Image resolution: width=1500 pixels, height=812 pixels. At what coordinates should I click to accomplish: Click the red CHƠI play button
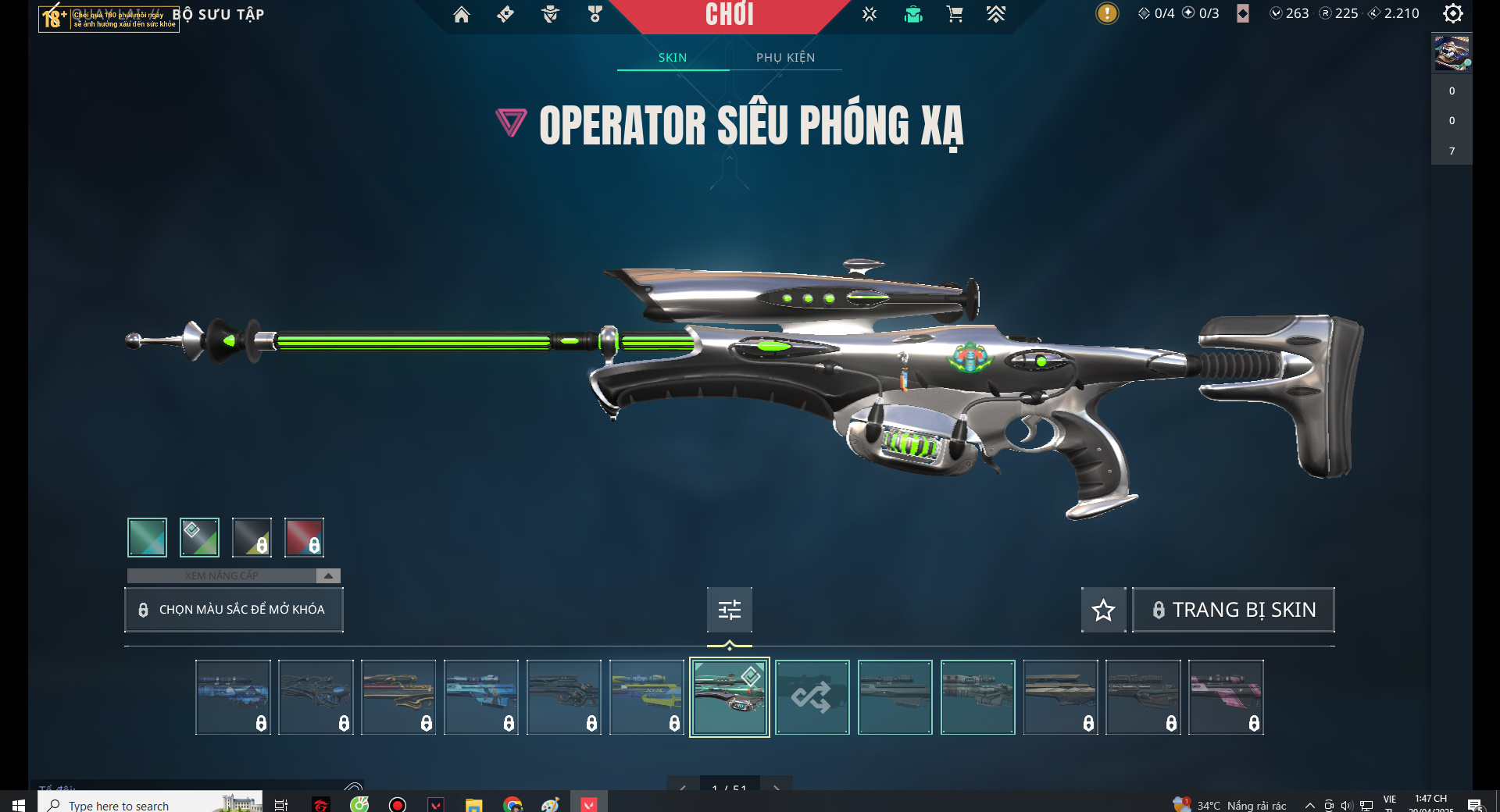click(730, 15)
